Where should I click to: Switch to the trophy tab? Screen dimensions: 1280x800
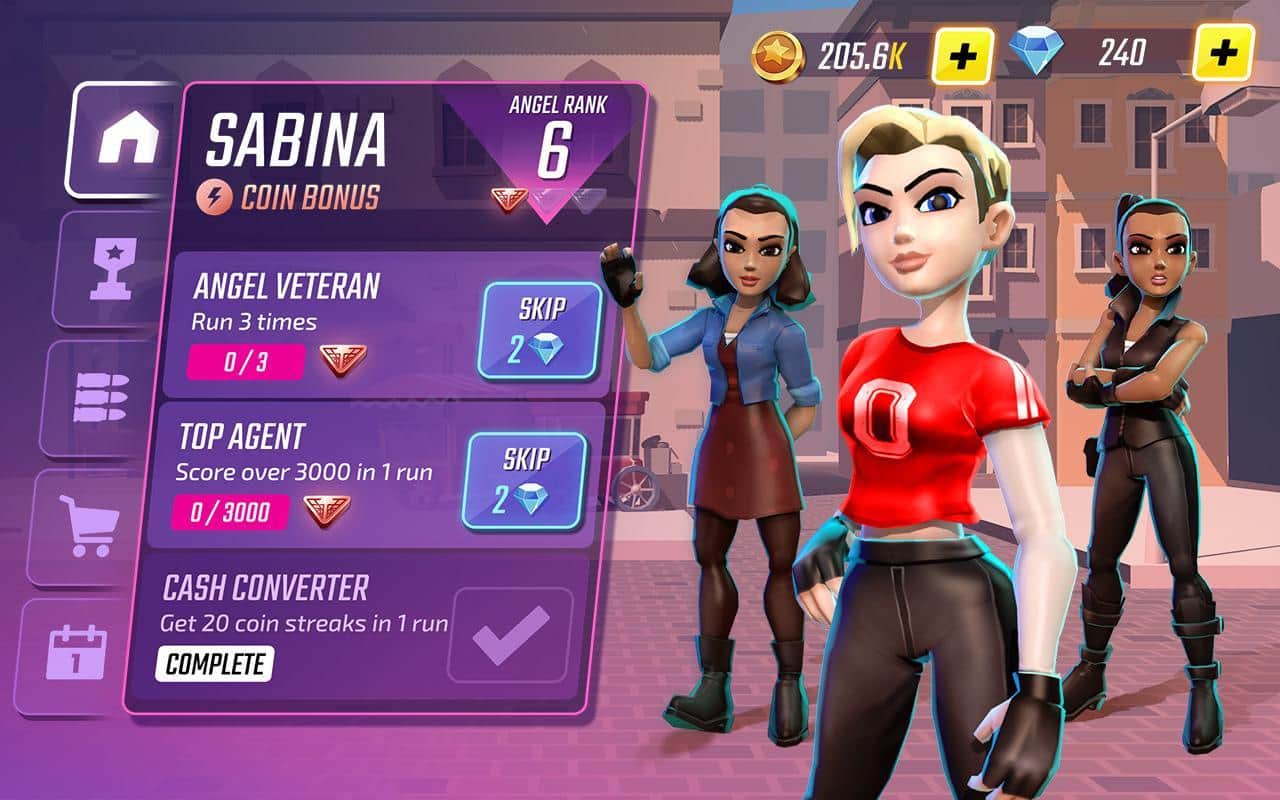[x=110, y=268]
